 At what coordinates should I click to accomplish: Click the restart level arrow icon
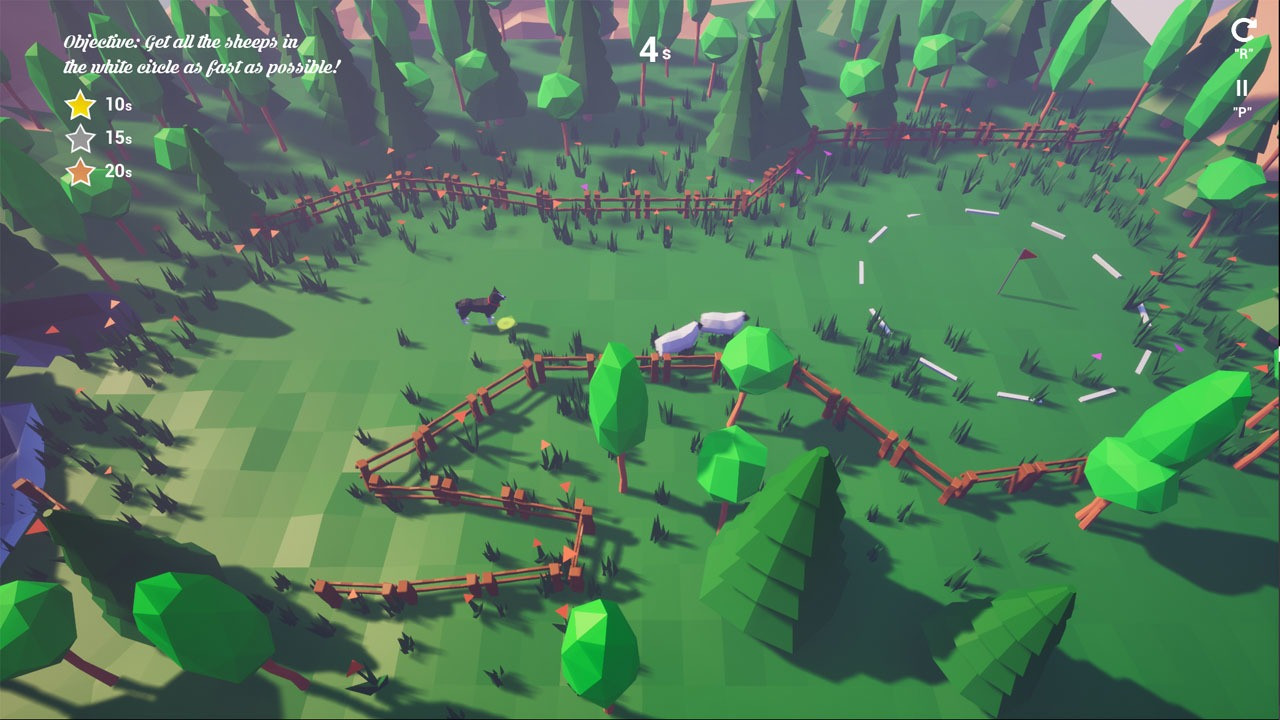(x=1242, y=31)
